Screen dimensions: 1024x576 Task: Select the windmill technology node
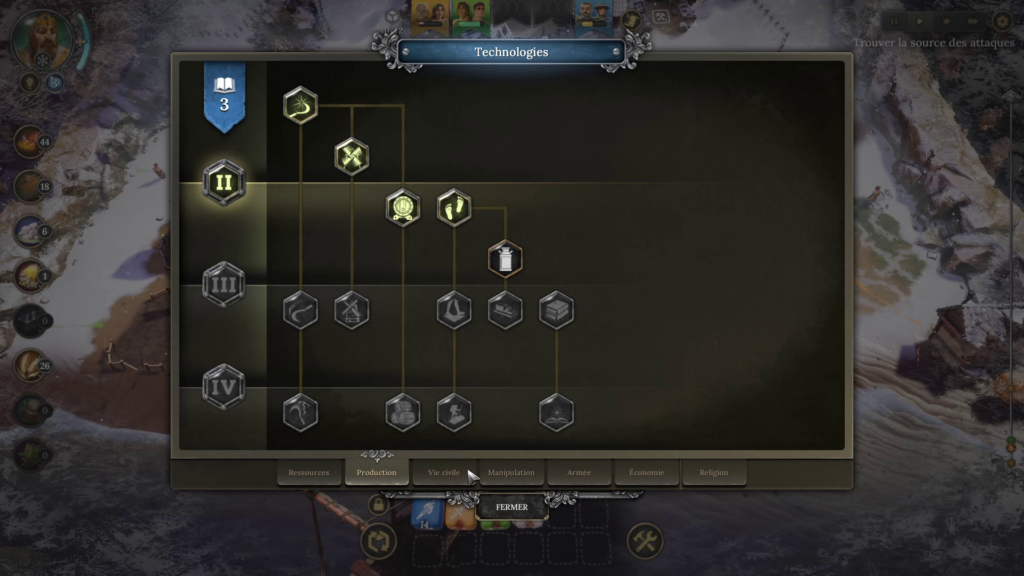coord(352,310)
